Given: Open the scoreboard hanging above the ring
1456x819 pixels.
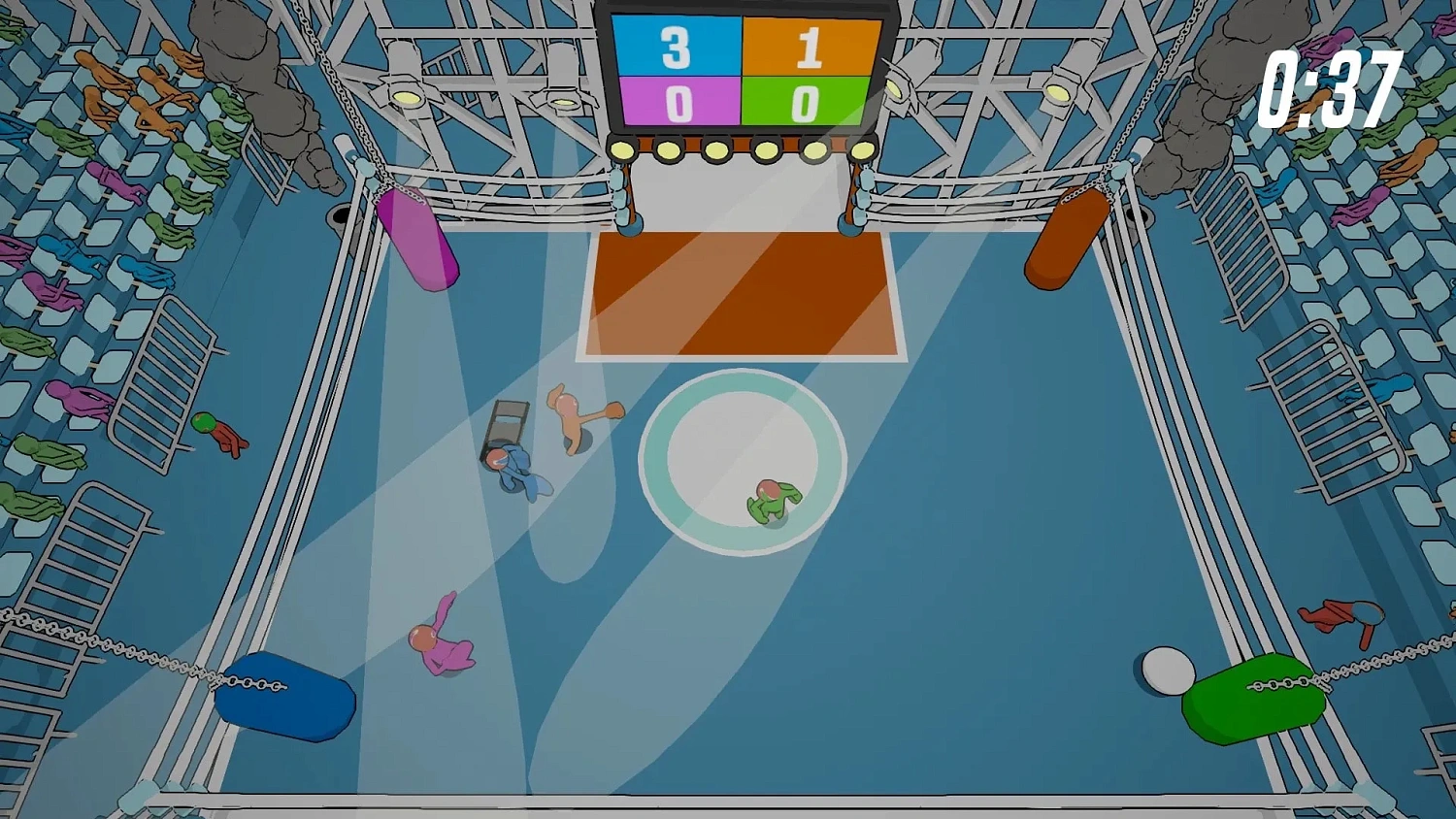Looking at the screenshot, I should pos(745,70).
